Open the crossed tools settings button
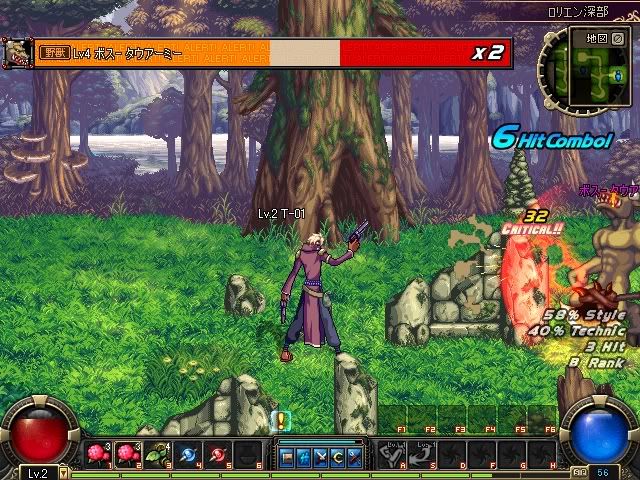The image size is (640, 480). [353, 458]
